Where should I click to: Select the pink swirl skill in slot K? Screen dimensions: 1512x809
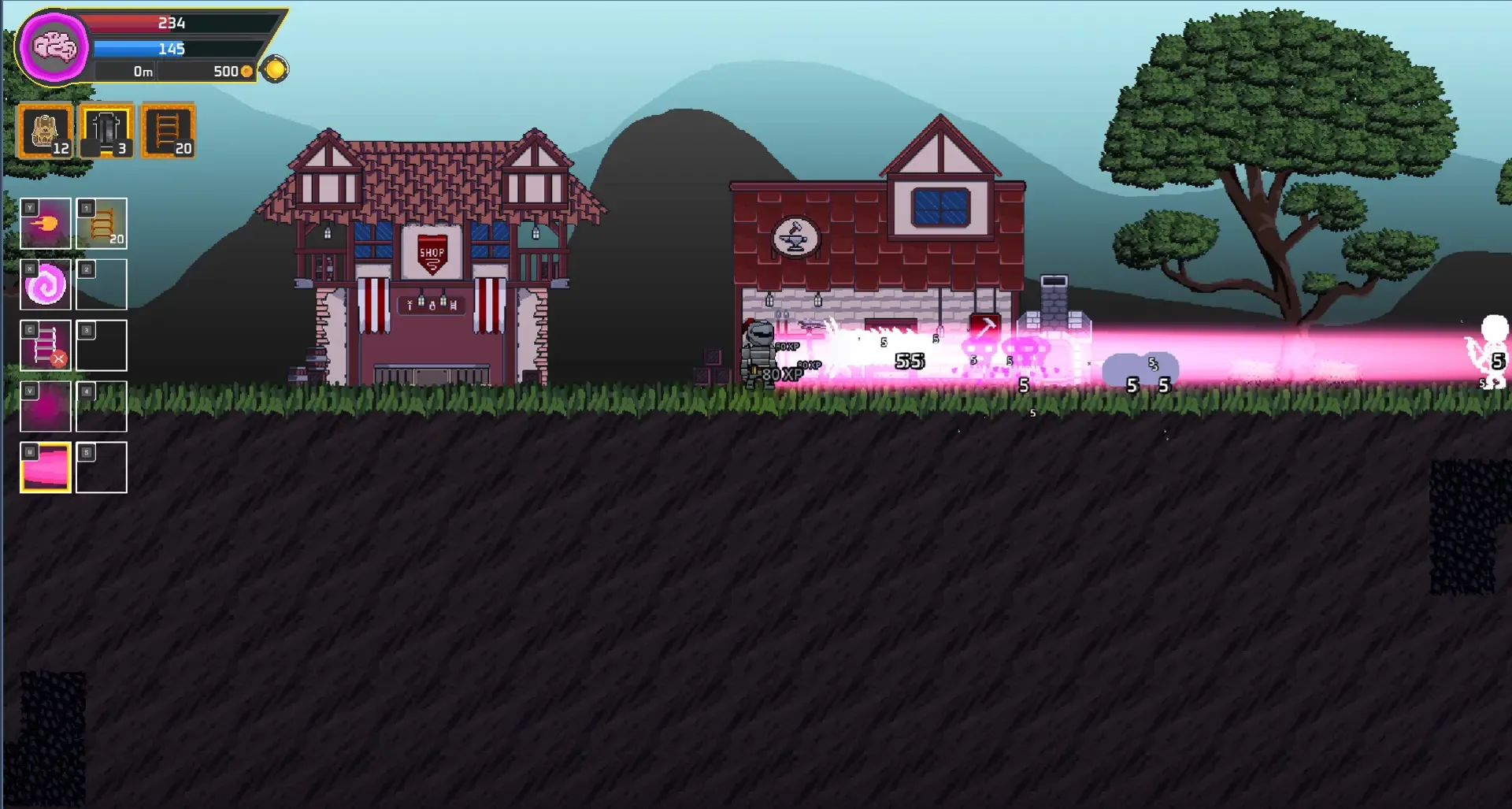pos(45,284)
